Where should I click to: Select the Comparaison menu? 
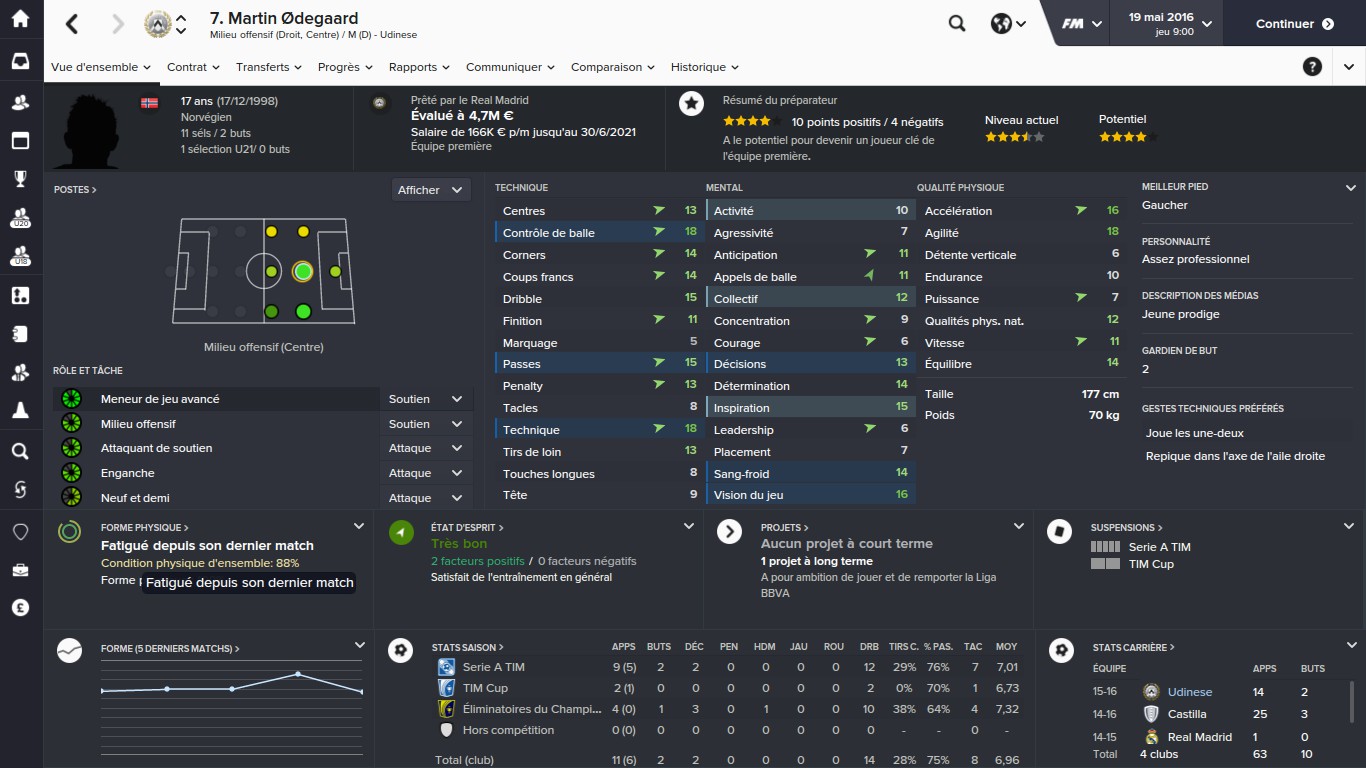click(612, 67)
